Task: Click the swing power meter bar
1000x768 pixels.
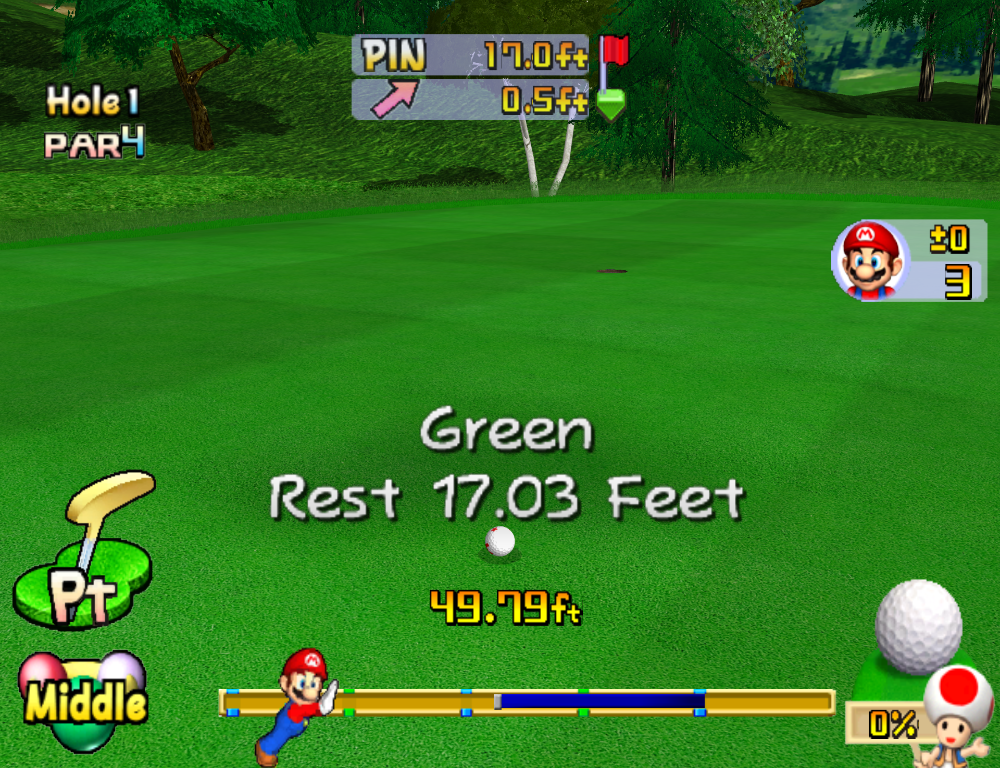Action: [x=526, y=702]
